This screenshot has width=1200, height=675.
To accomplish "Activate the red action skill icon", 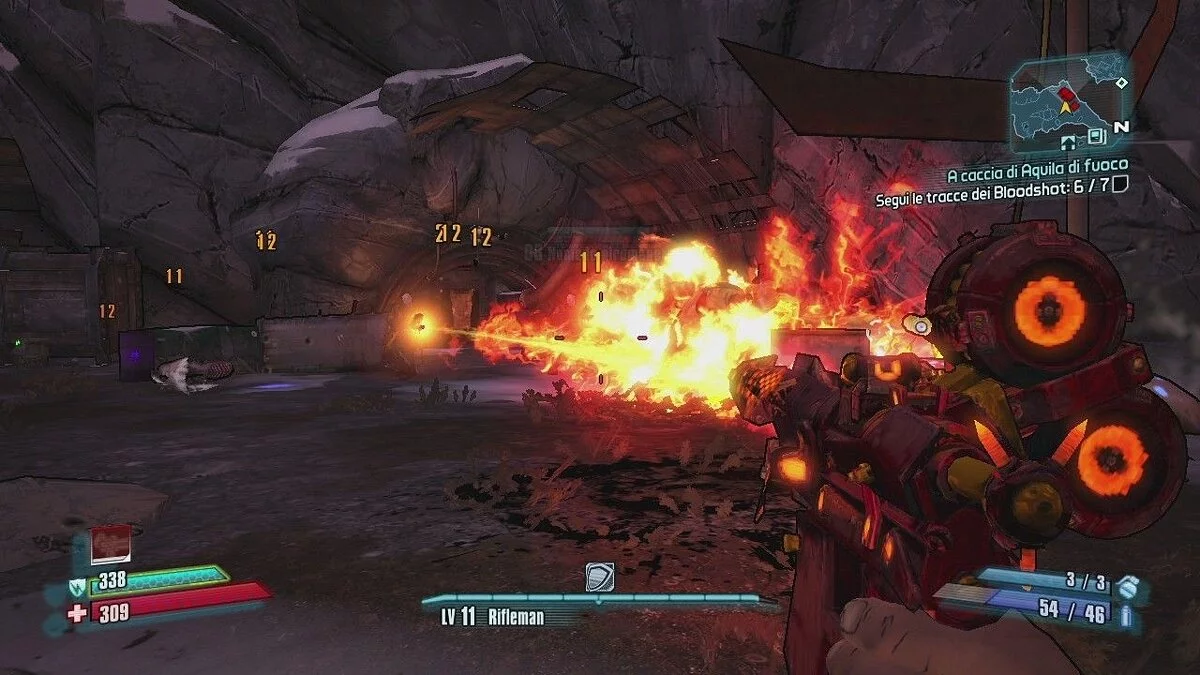I will pyautogui.click(x=111, y=544).
